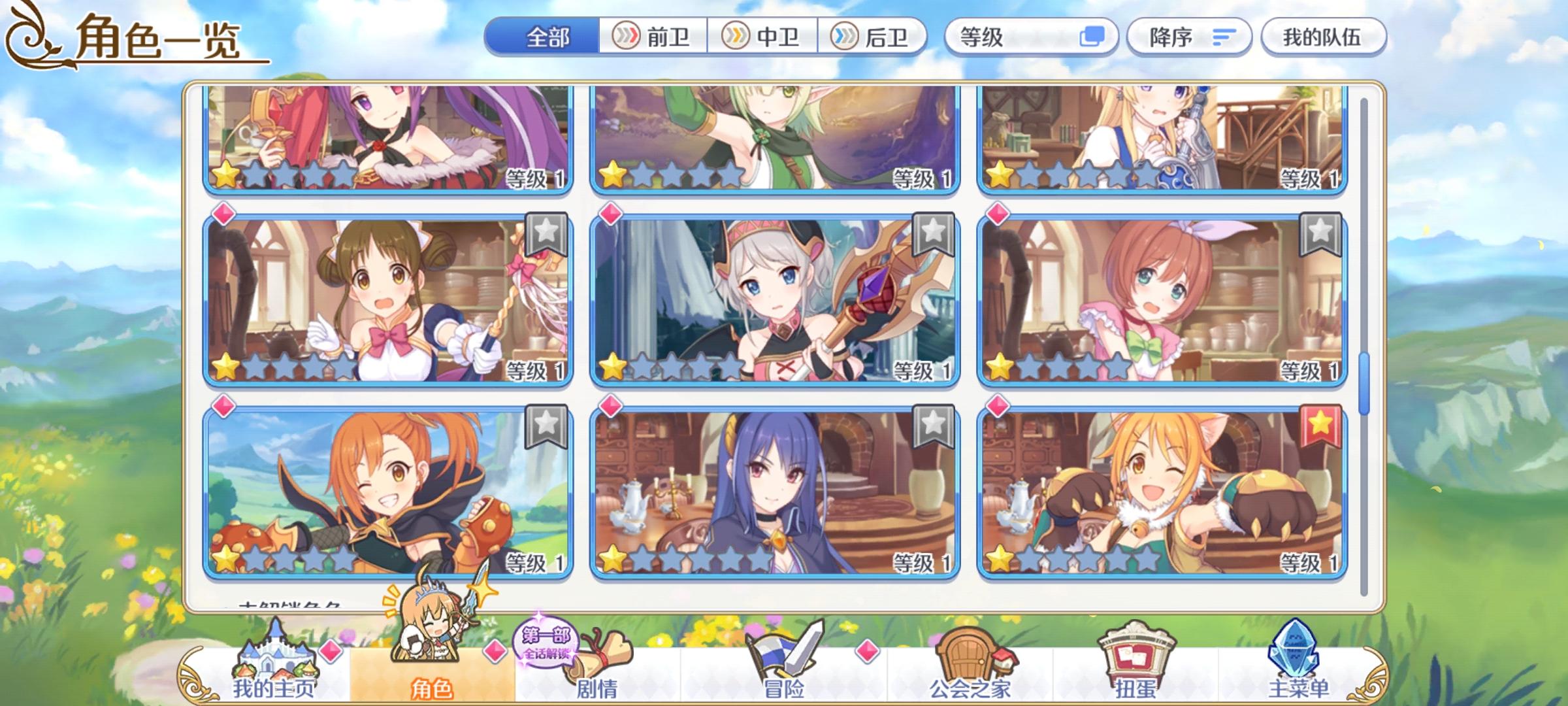Select the 中卫 midguard filter

[762, 37]
